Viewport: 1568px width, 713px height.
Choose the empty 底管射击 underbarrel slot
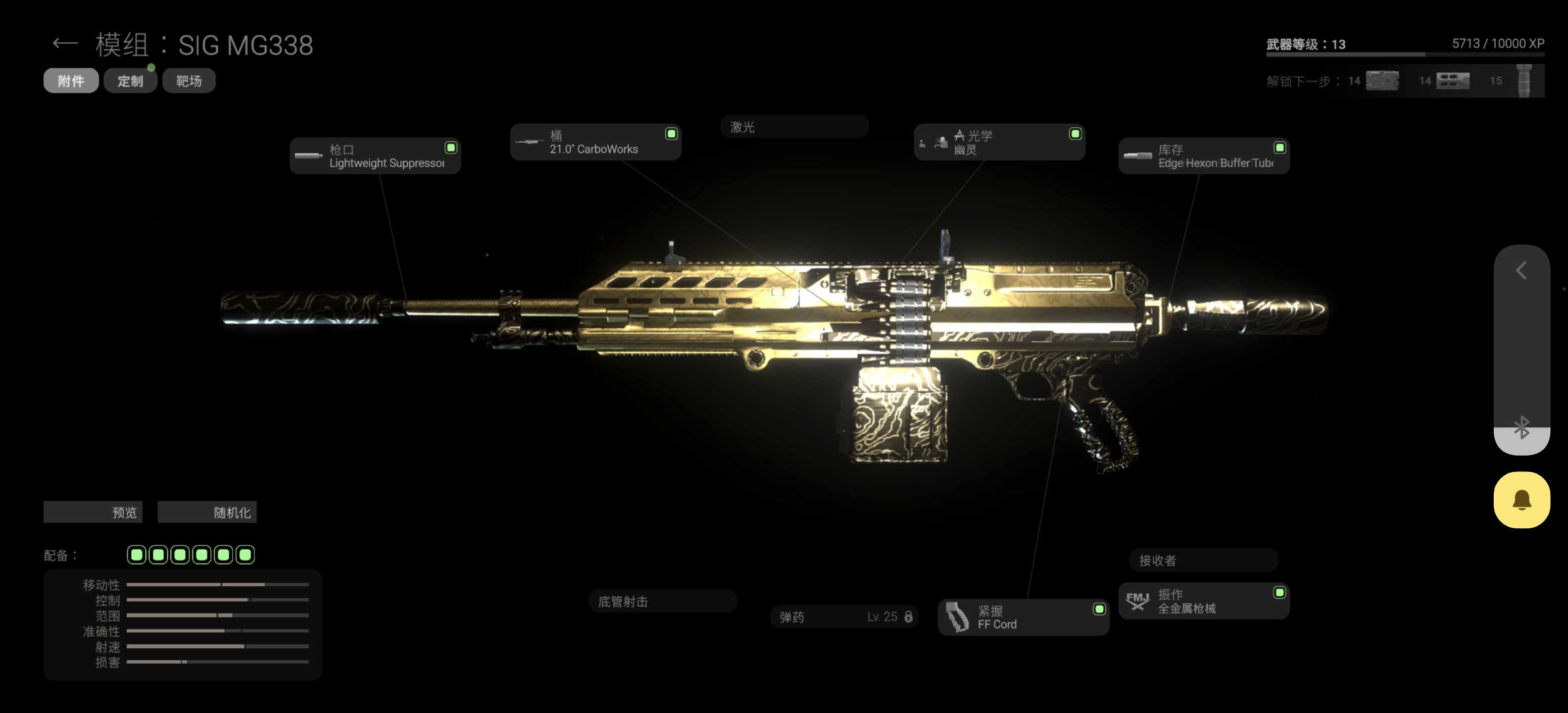[x=662, y=602]
